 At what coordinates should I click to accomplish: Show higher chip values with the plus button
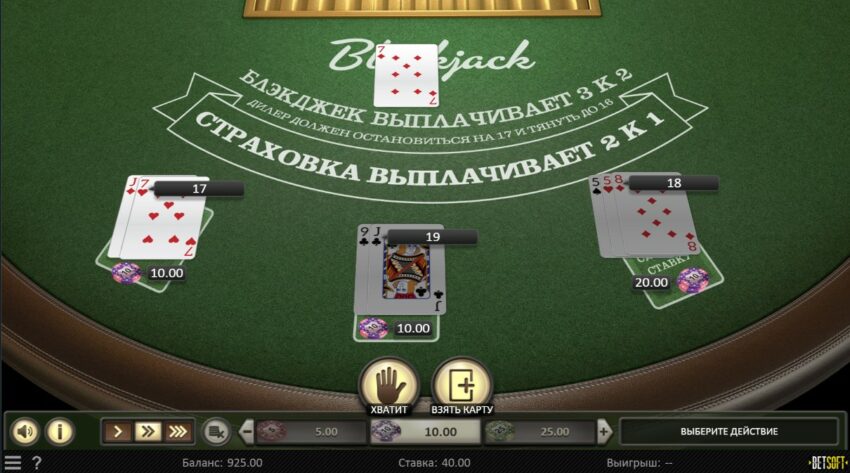[604, 432]
